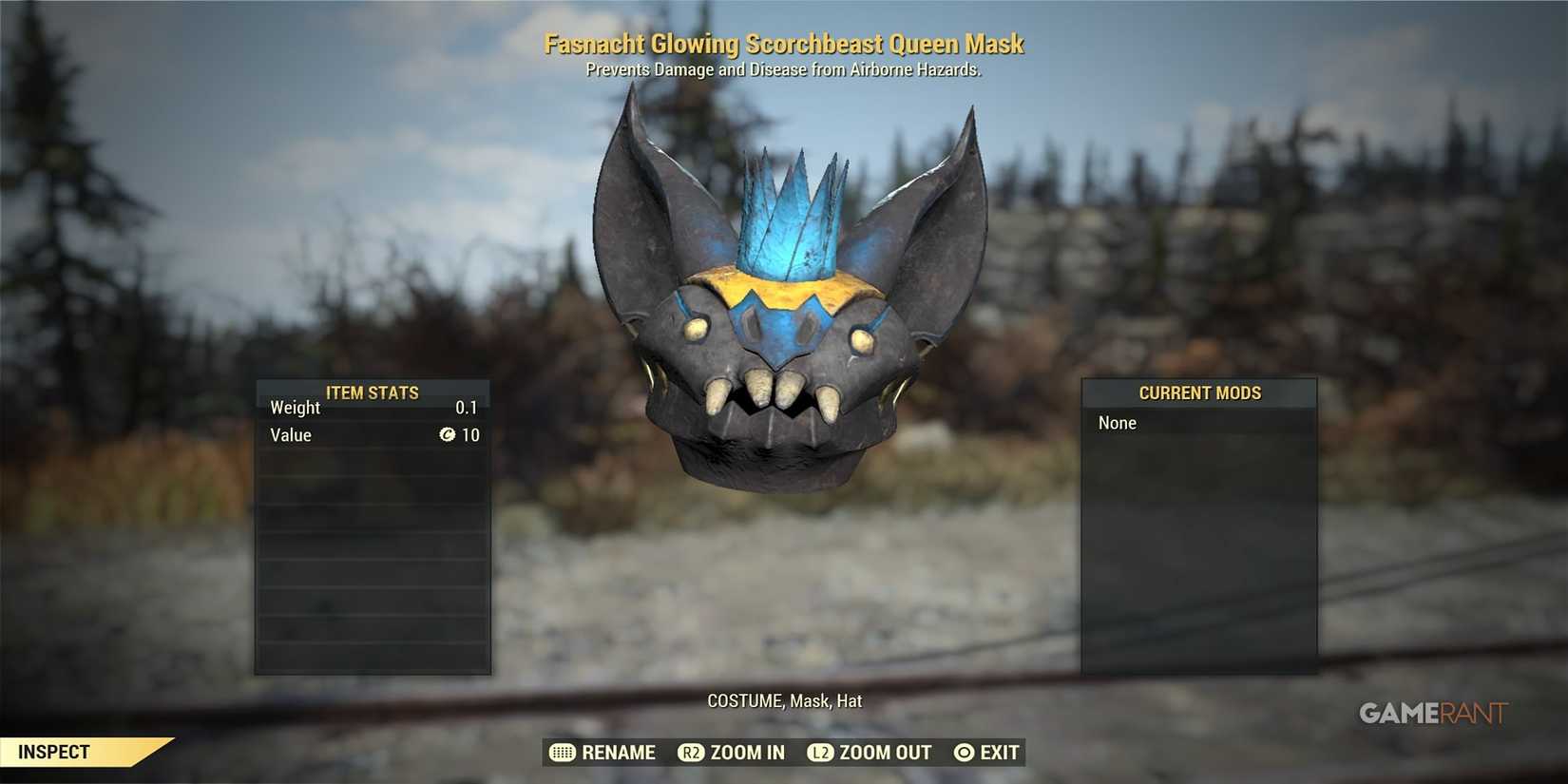Expand the Item Stats list
This screenshot has height=784, width=1568.
pos(373,523)
